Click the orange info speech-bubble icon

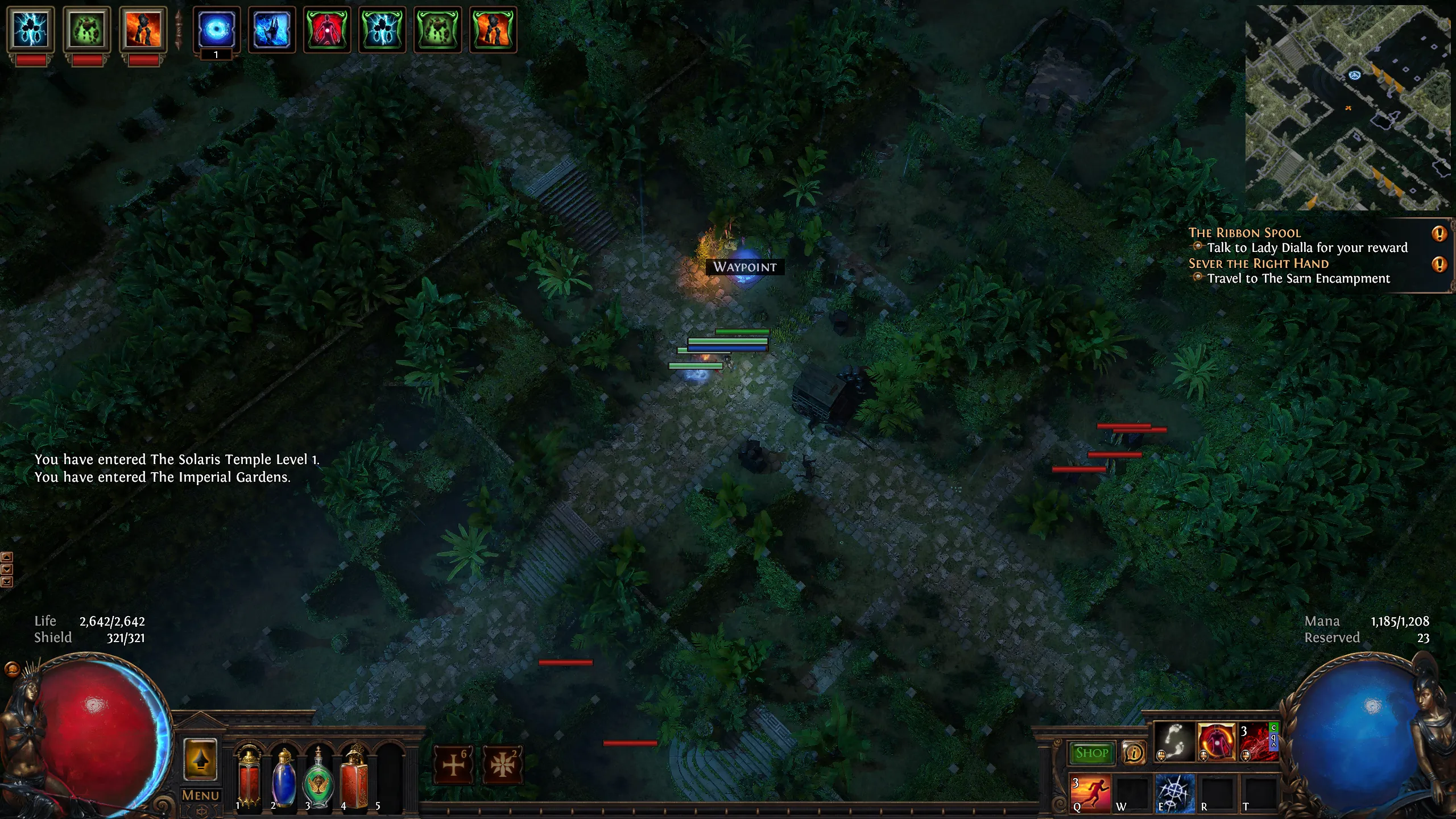coord(1134,753)
